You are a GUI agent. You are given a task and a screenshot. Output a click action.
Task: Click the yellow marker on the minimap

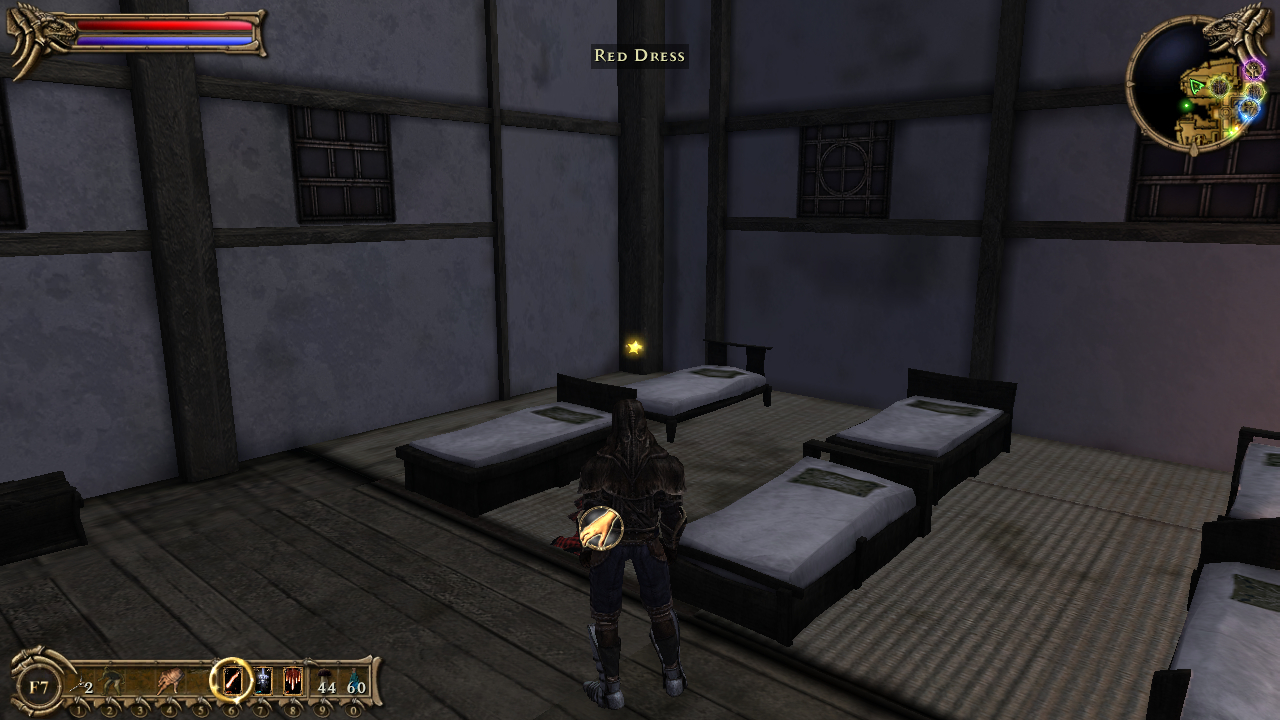point(1255,91)
